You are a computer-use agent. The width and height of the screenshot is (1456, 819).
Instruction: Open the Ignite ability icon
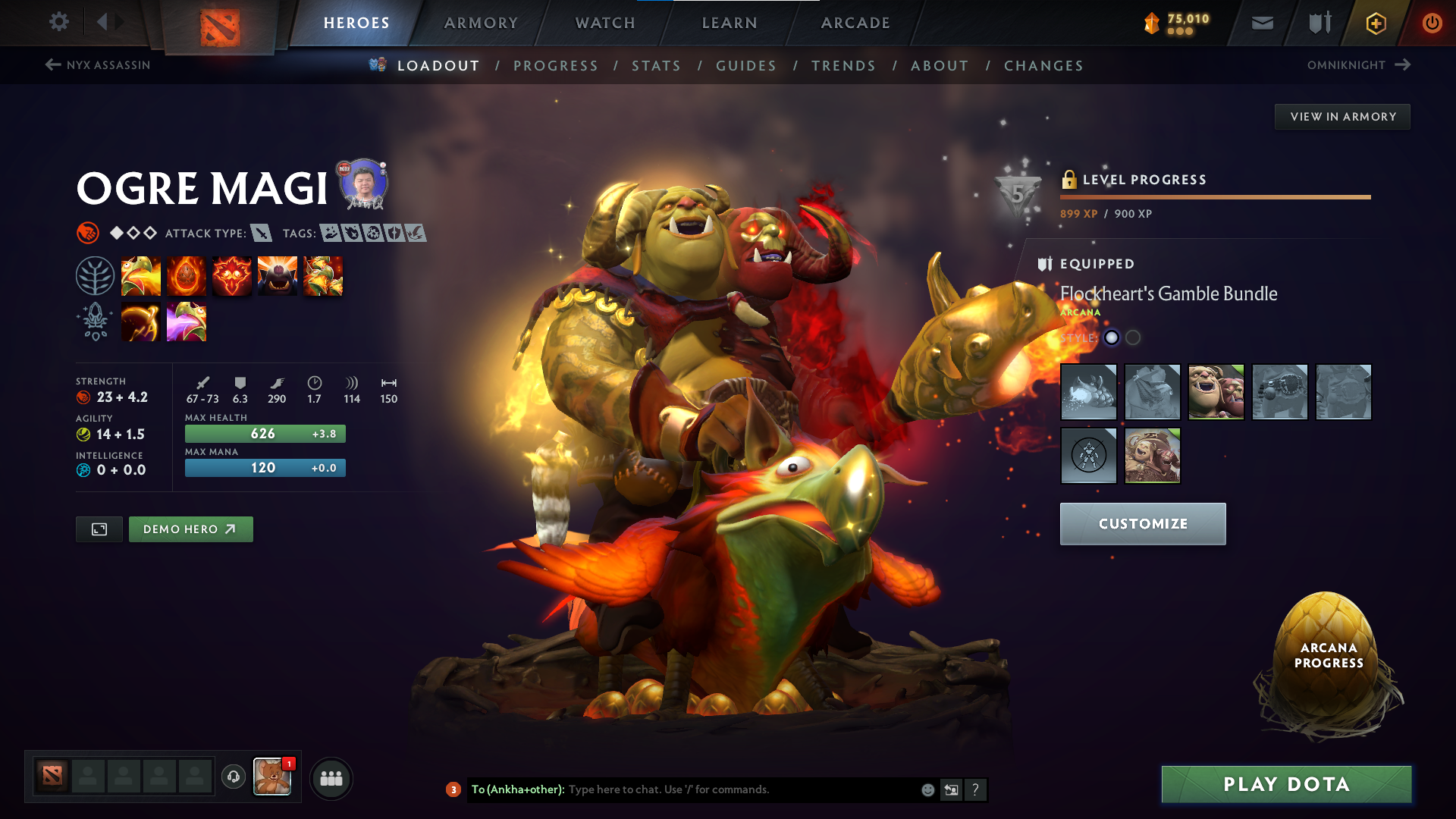(x=187, y=275)
